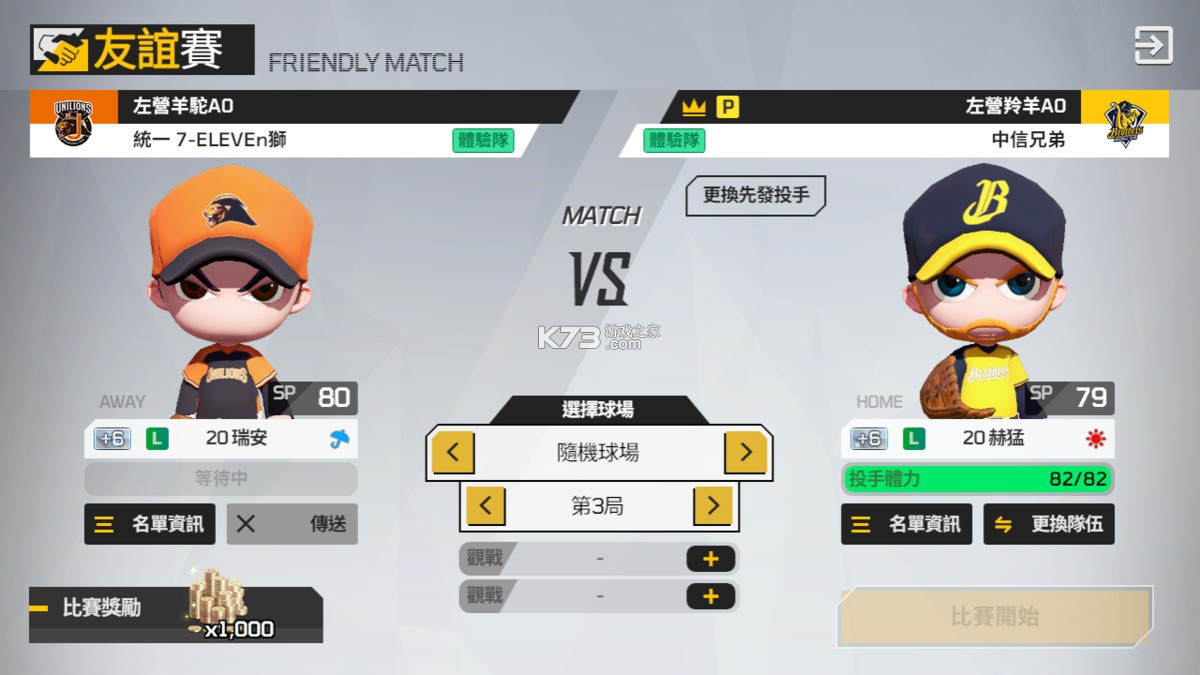Viewport: 1200px width, 675px height.
Task: Open home team's roster info (名單資訊)
Action: point(906,524)
